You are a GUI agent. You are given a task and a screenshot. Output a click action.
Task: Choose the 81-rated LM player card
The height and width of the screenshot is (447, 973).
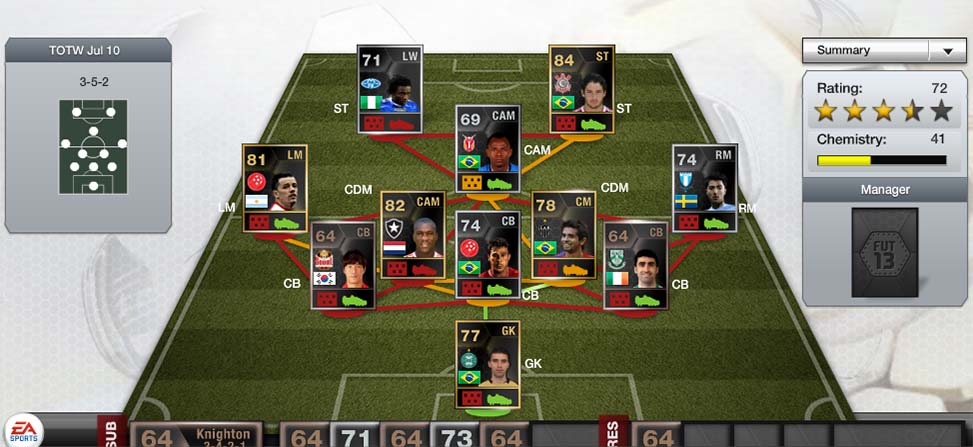point(274,189)
